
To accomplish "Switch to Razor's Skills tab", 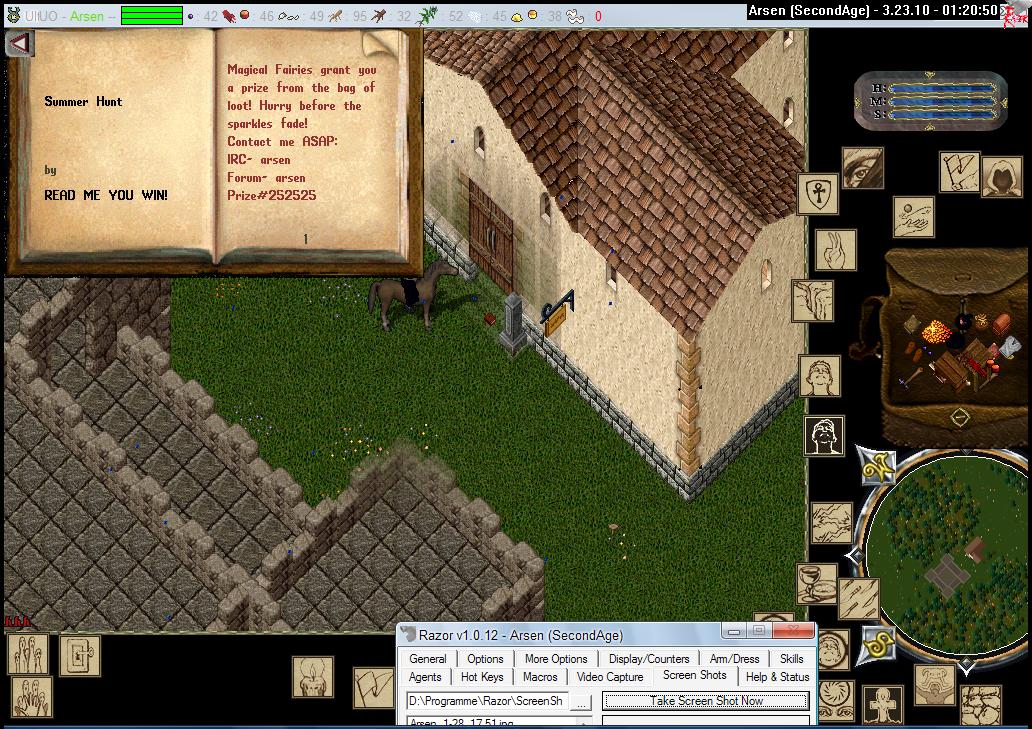I will pyautogui.click(x=791, y=659).
